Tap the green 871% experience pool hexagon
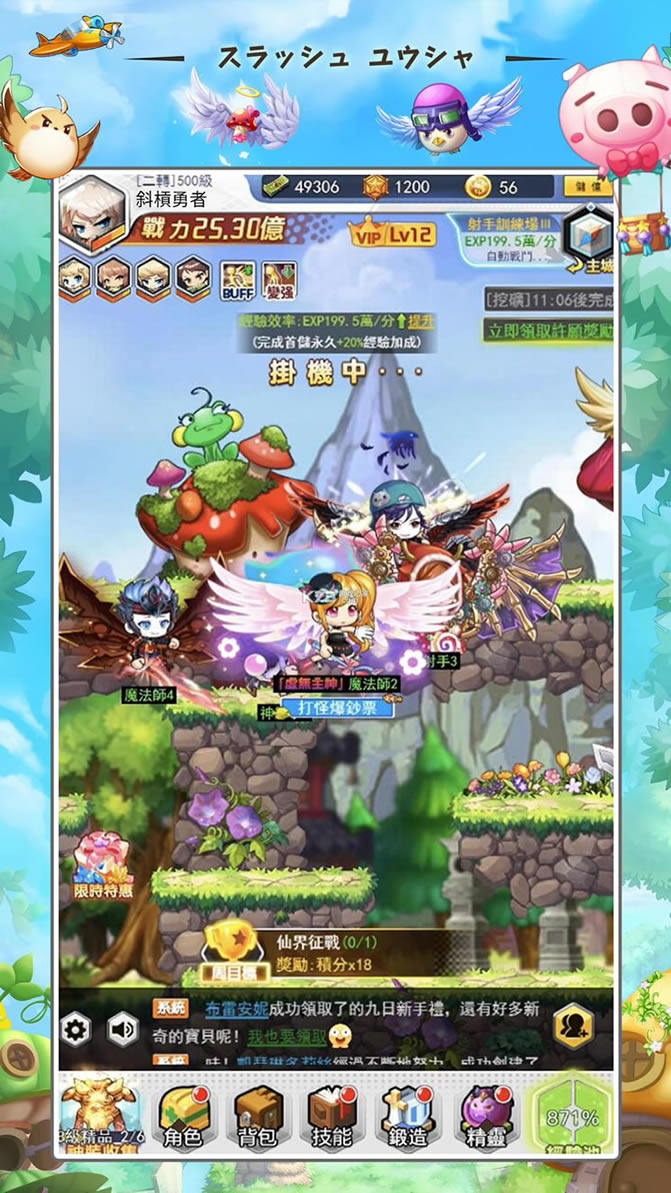Image resolution: width=671 pixels, height=1193 pixels. pyautogui.click(x=572, y=1116)
